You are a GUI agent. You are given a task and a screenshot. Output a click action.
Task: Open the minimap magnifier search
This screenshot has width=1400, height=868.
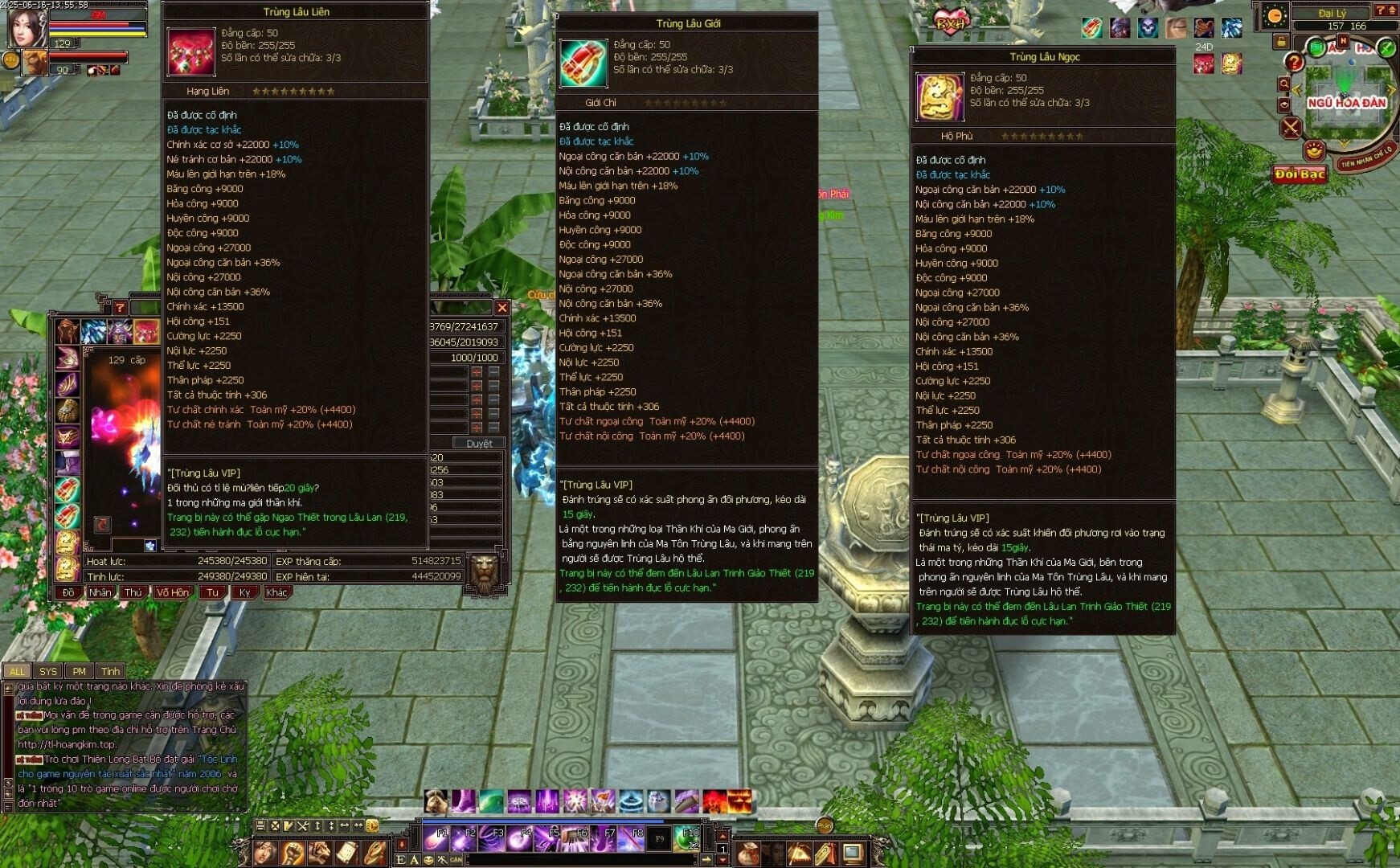coord(1284,84)
